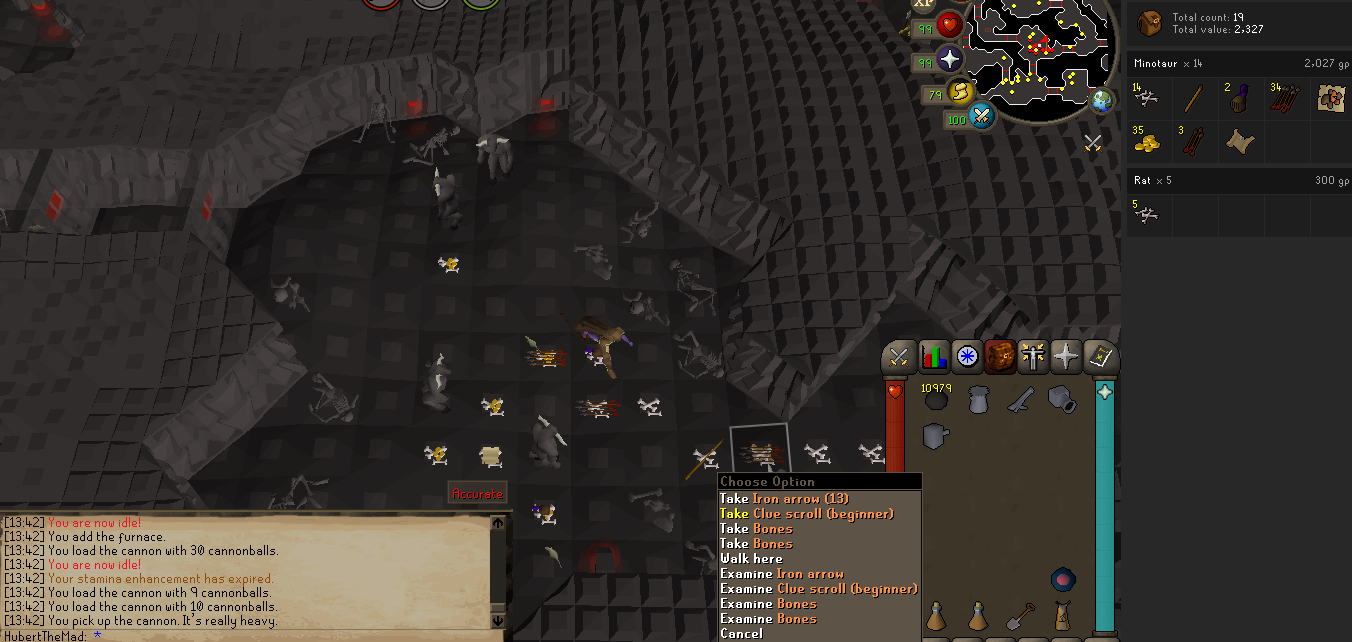
Task: Open the Combat Options tab
Action: (x=897, y=356)
